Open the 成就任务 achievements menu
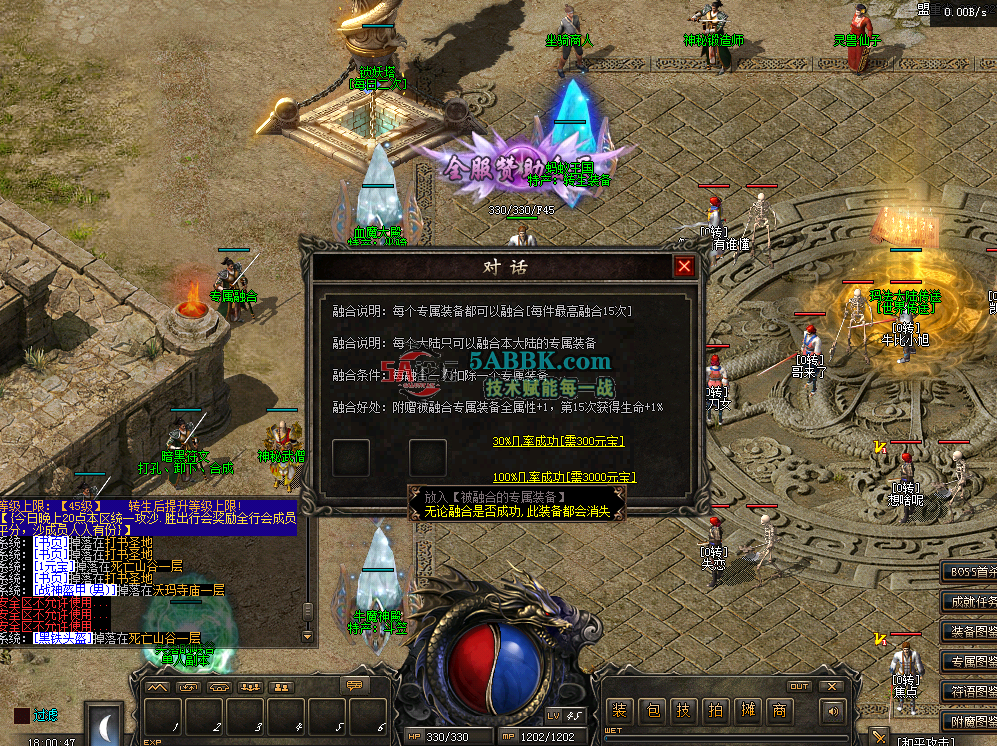The image size is (997, 746). point(968,602)
